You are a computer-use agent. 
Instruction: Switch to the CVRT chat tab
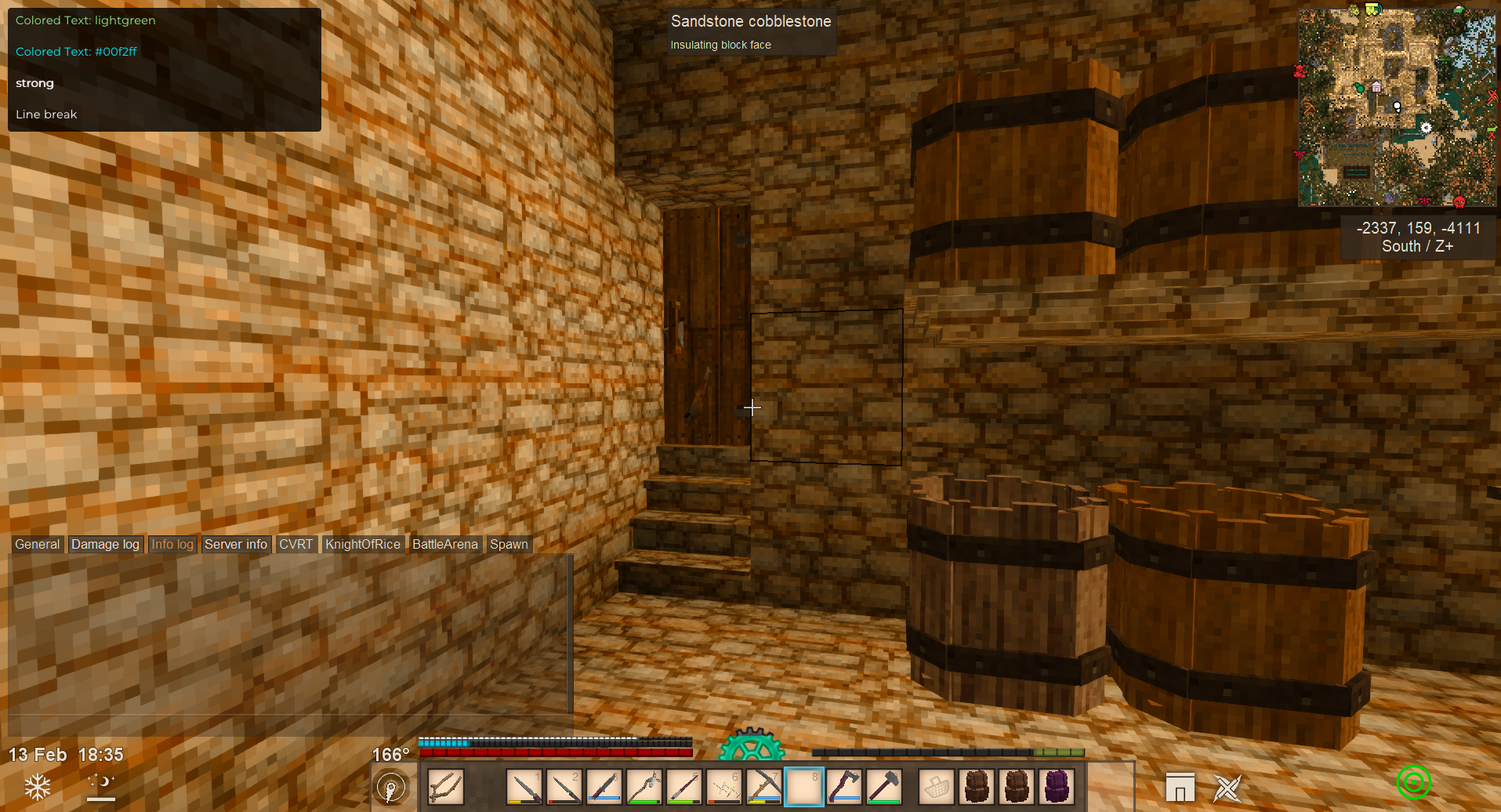[x=295, y=544]
